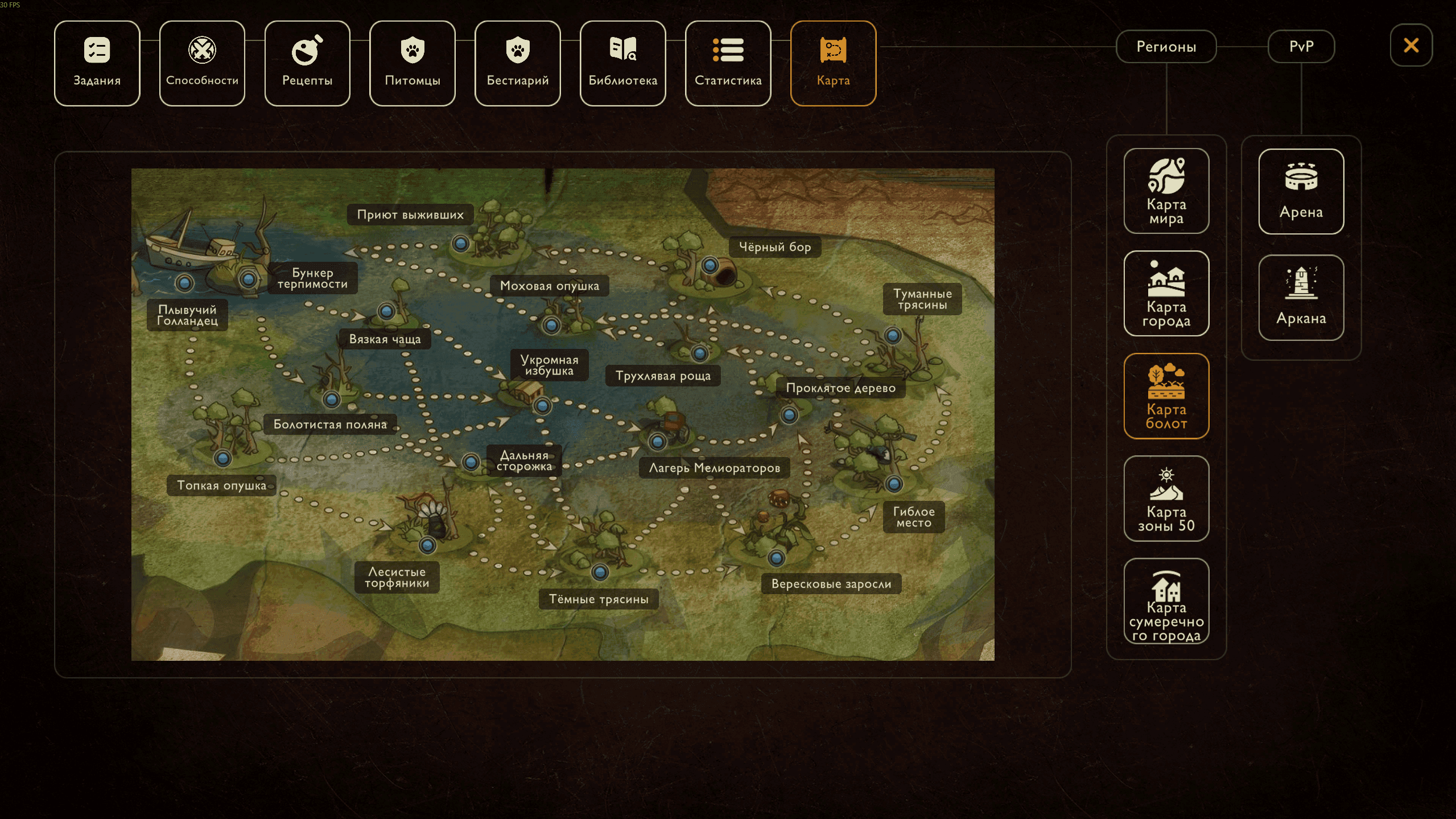Choose the Арена PvP option
Image resolution: width=1456 pixels, height=819 pixels.
(x=1301, y=191)
